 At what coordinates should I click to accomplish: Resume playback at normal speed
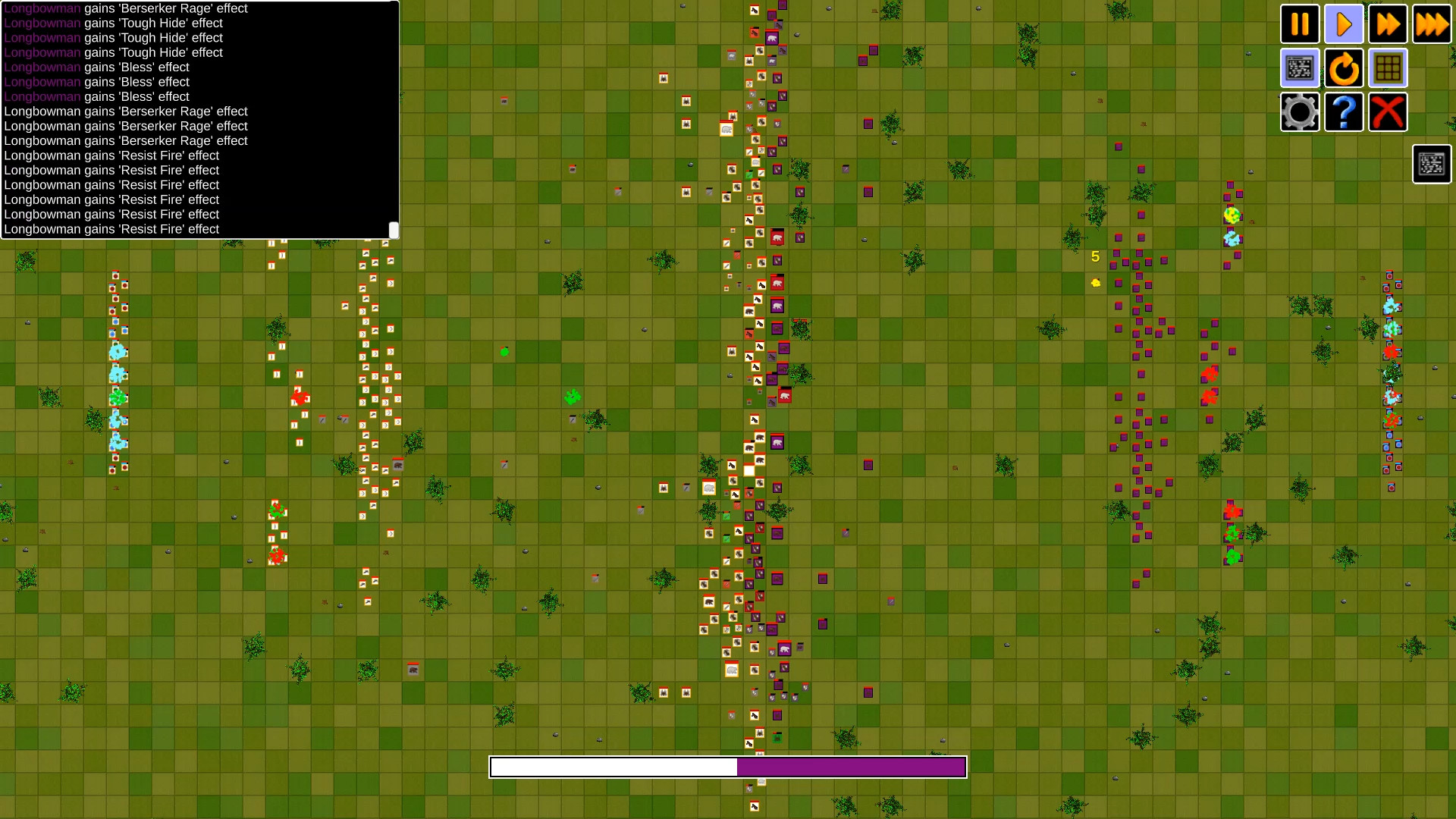click(1344, 24)
